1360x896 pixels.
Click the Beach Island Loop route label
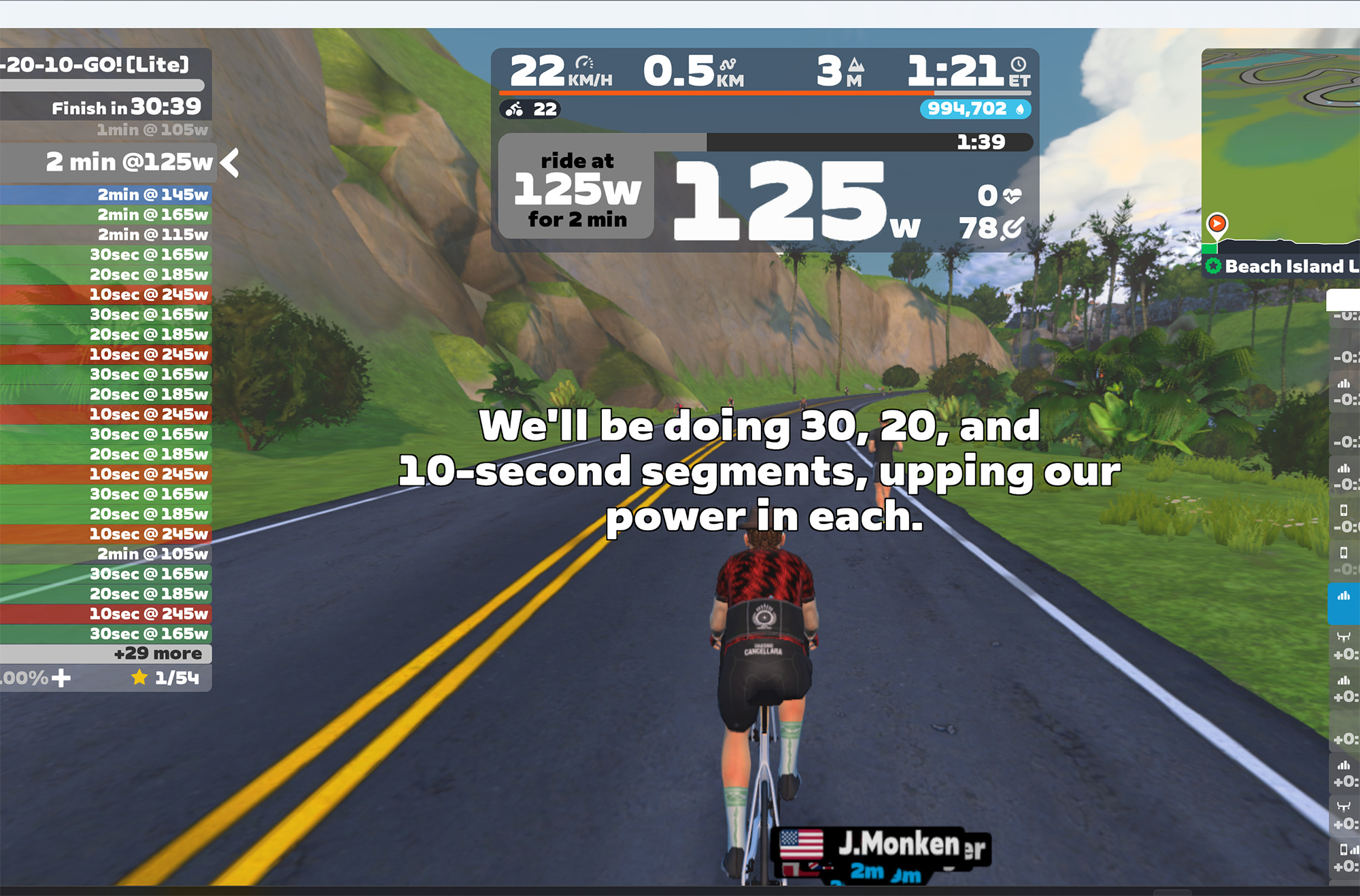click(x=1285, y=266)
